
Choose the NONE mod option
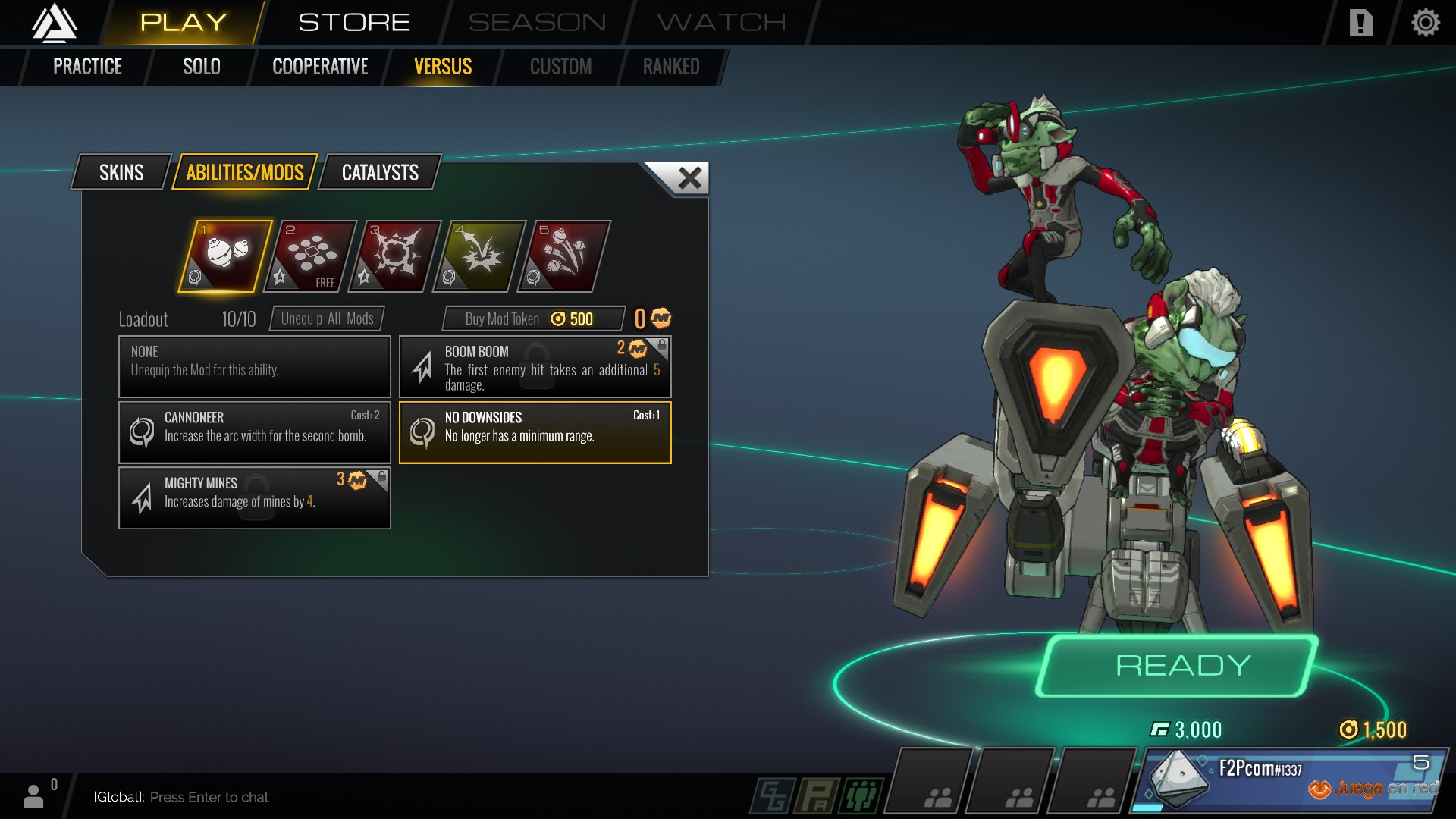(x=255, y=367)
